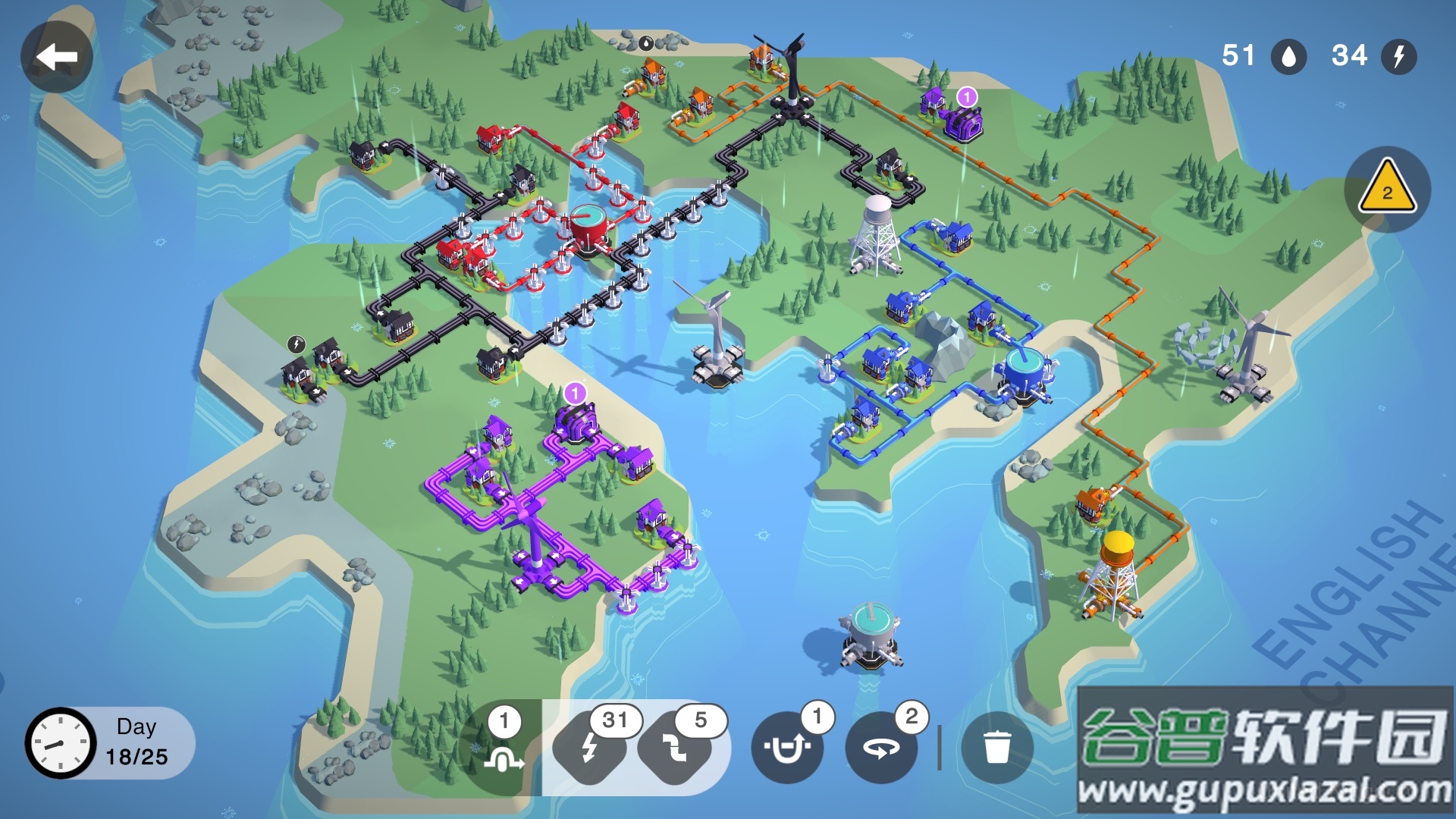
Task: Click the trash can delete tool
Action: [x=996, y=747]
